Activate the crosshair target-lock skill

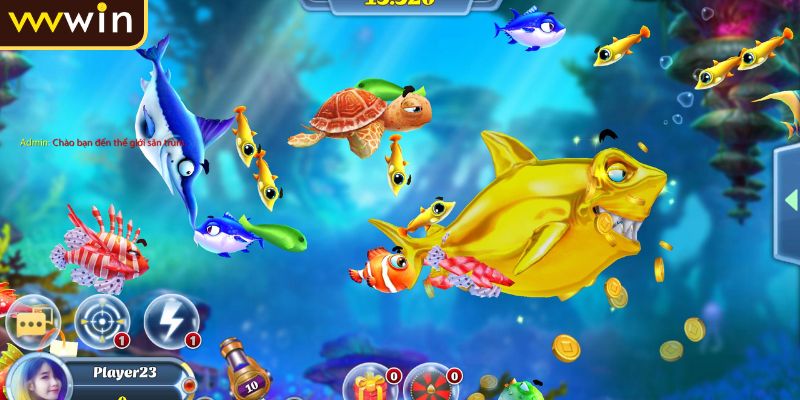[x=100, y=320]
